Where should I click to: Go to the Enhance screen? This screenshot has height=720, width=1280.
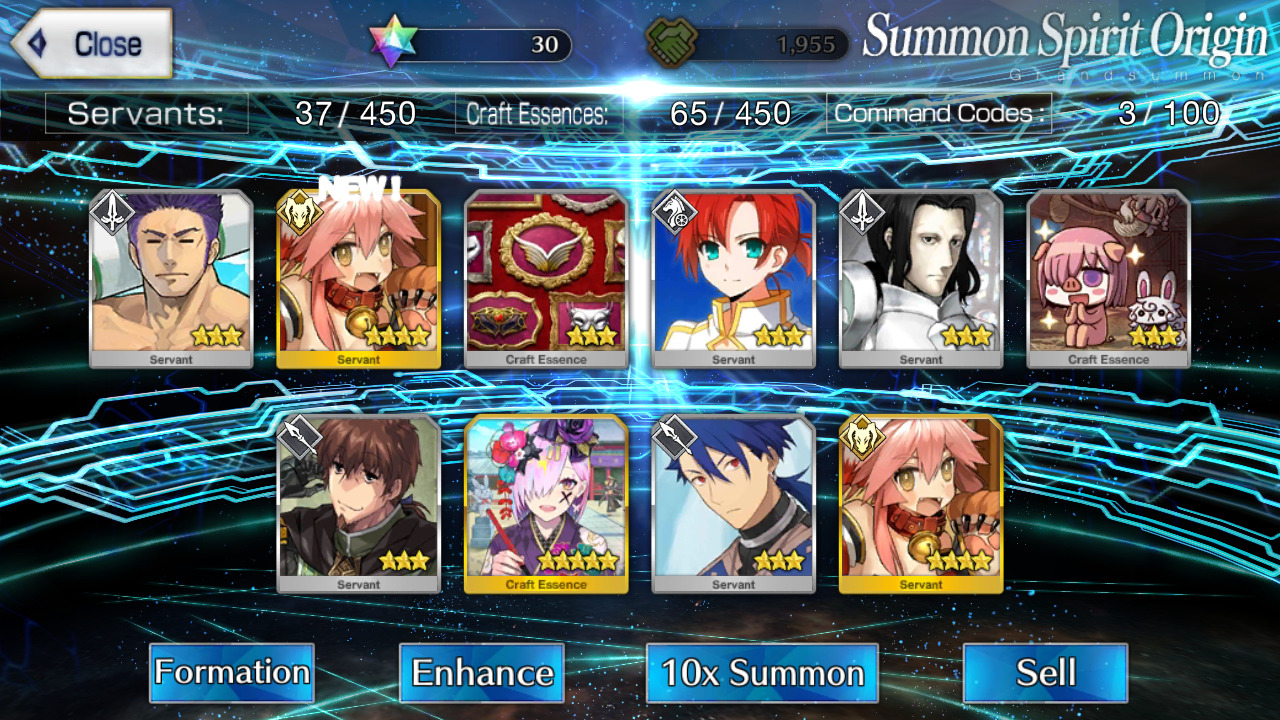[x=482, y=673]
